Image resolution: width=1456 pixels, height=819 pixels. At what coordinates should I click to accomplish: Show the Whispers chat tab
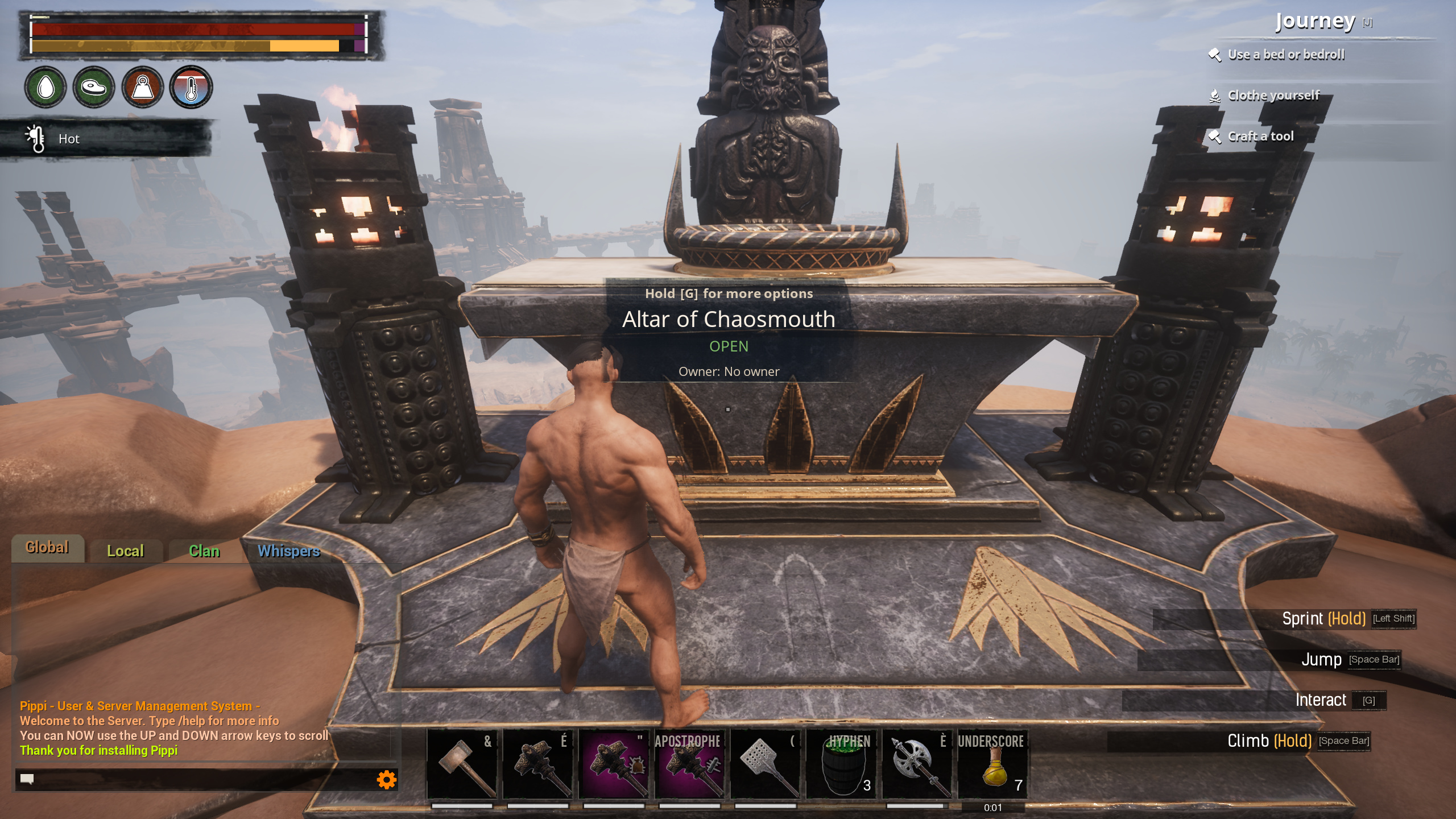click(289, 551)
